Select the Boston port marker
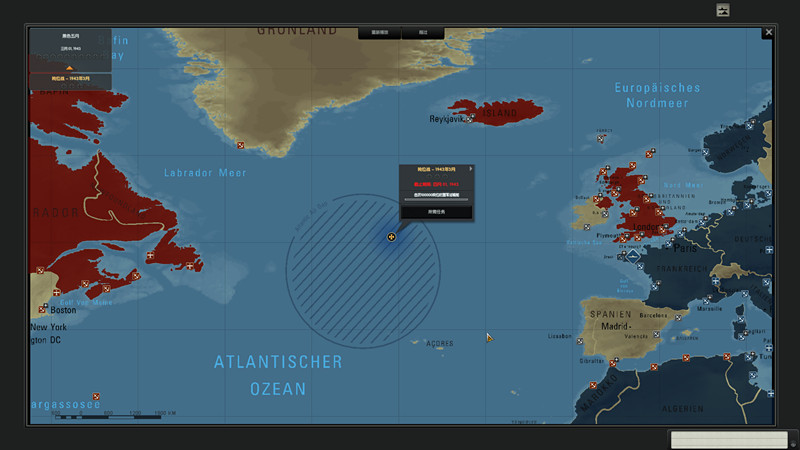Screen dimensions: 800x450 (44, 309)
